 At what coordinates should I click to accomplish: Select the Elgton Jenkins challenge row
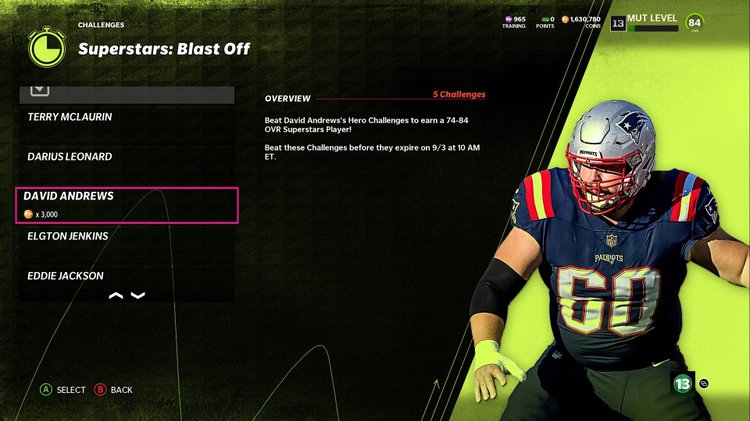[126, 236]
